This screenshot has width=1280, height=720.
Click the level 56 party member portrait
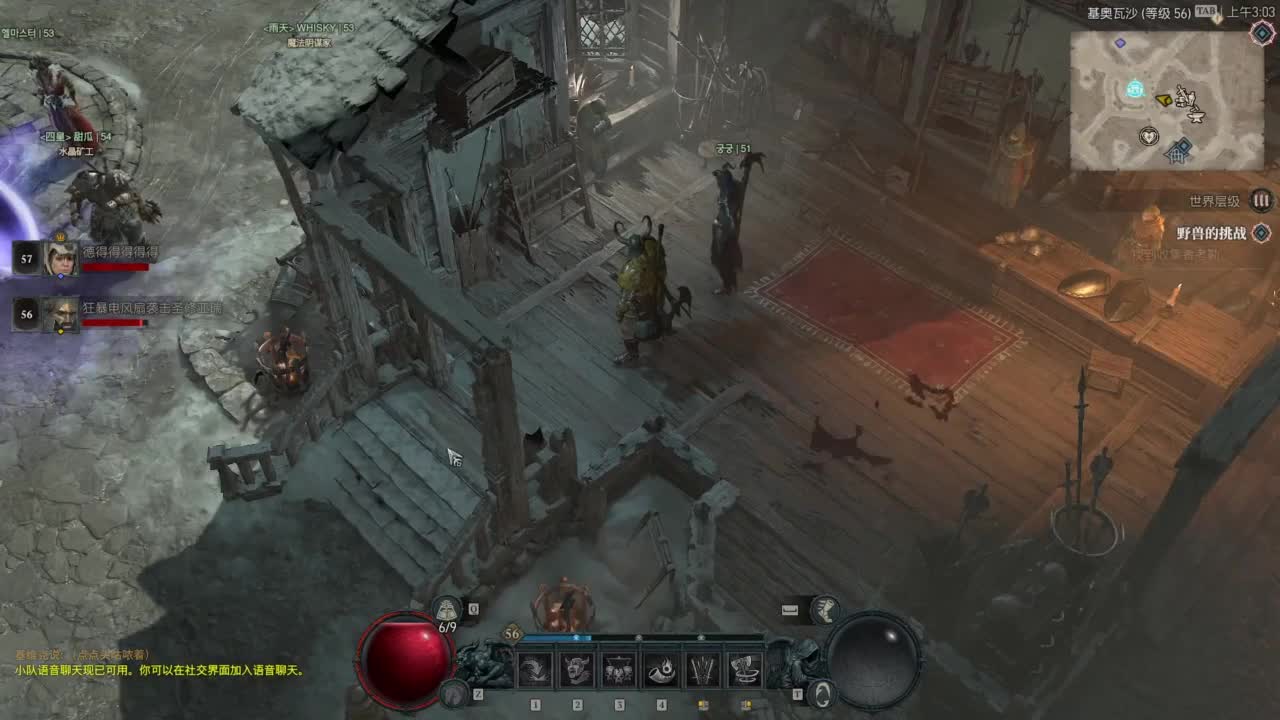60,314
